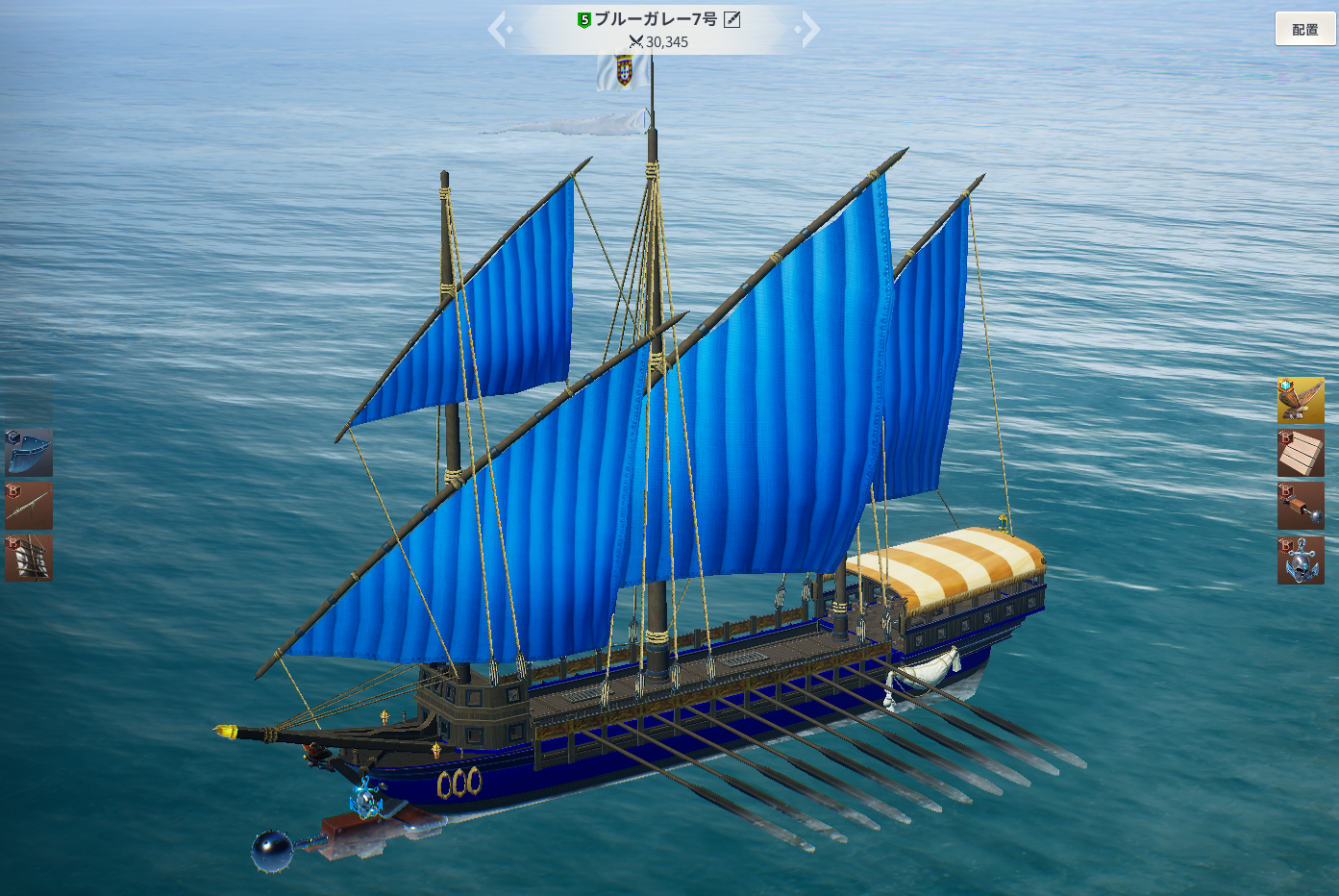Screen dimensions: 1339x896
Task: Select the blue hull plating equipment slot
Action: click(x=29, y=453)
